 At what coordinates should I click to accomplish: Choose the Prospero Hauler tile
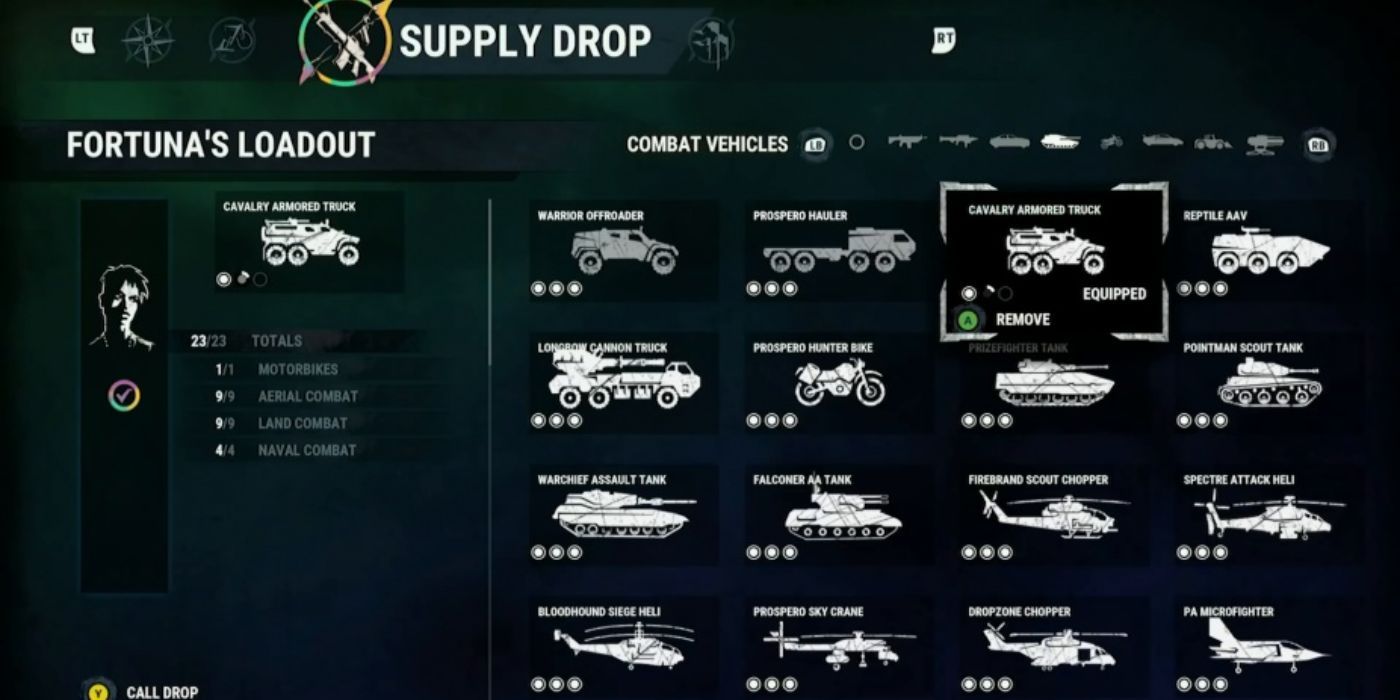[839, 250]
